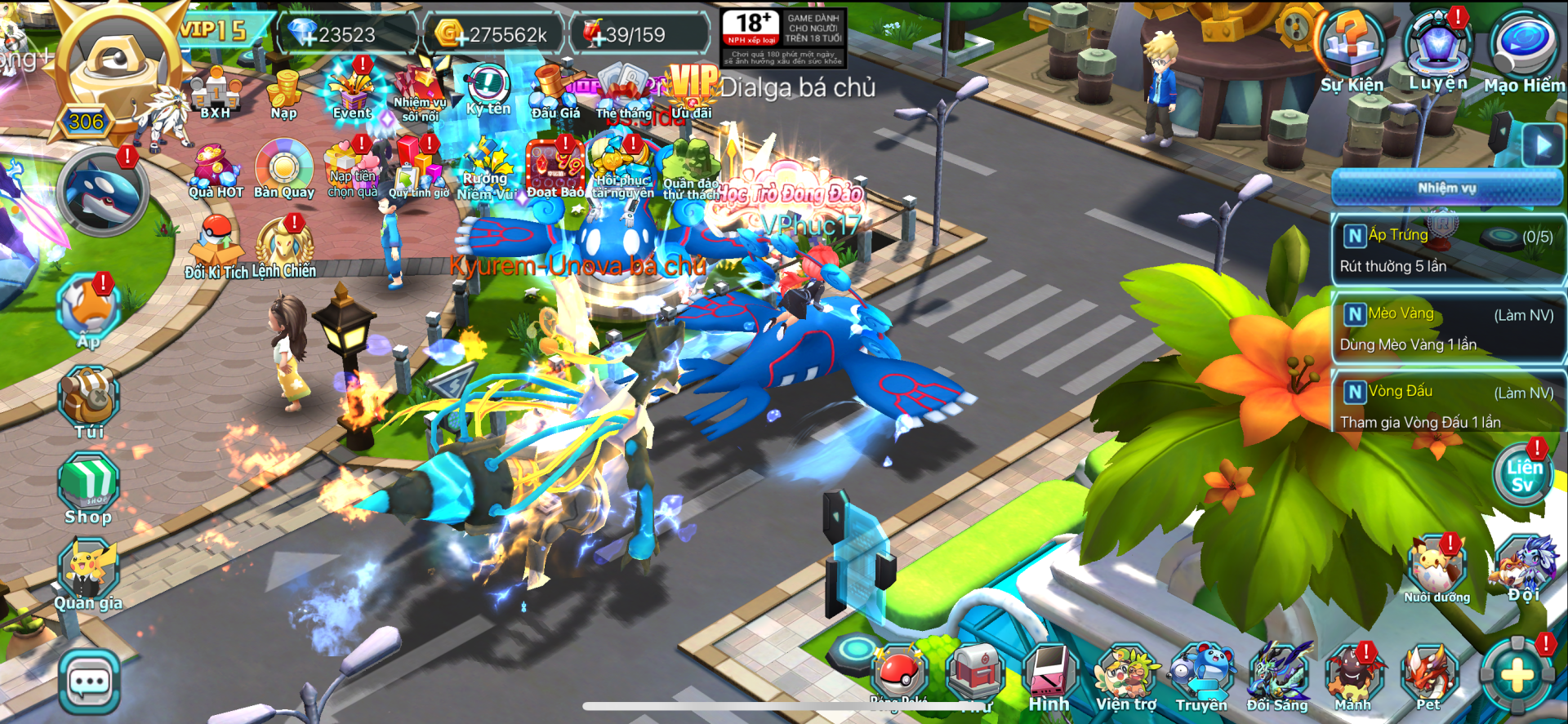Open the BXH ranking icon
Image resolution: width=1568 pixels, height=724 pixels.
pyautogui.click(x=216, y=94)
